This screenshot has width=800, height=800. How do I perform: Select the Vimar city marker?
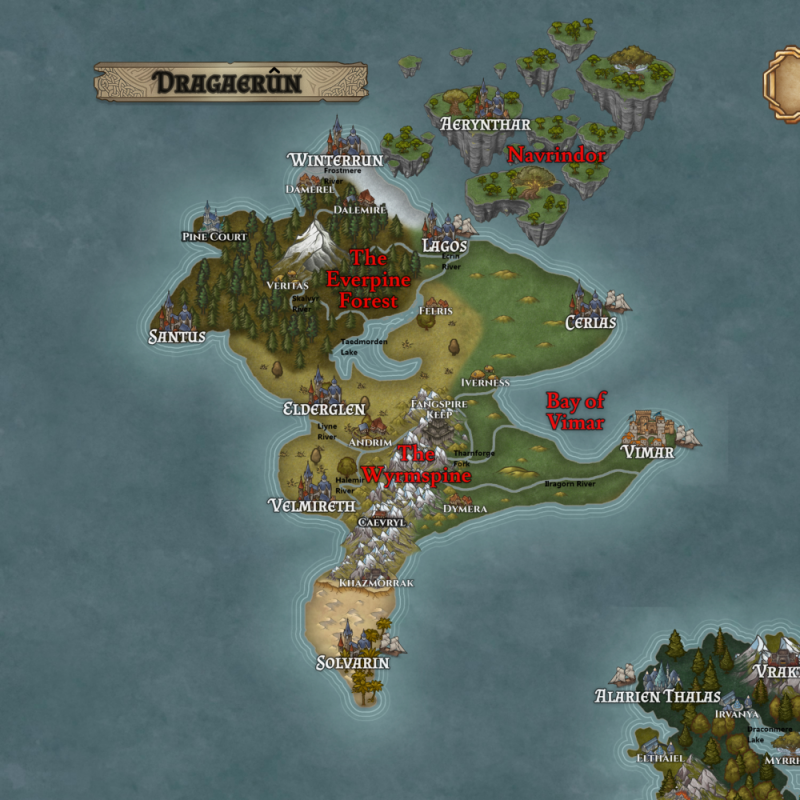point(648,428)
